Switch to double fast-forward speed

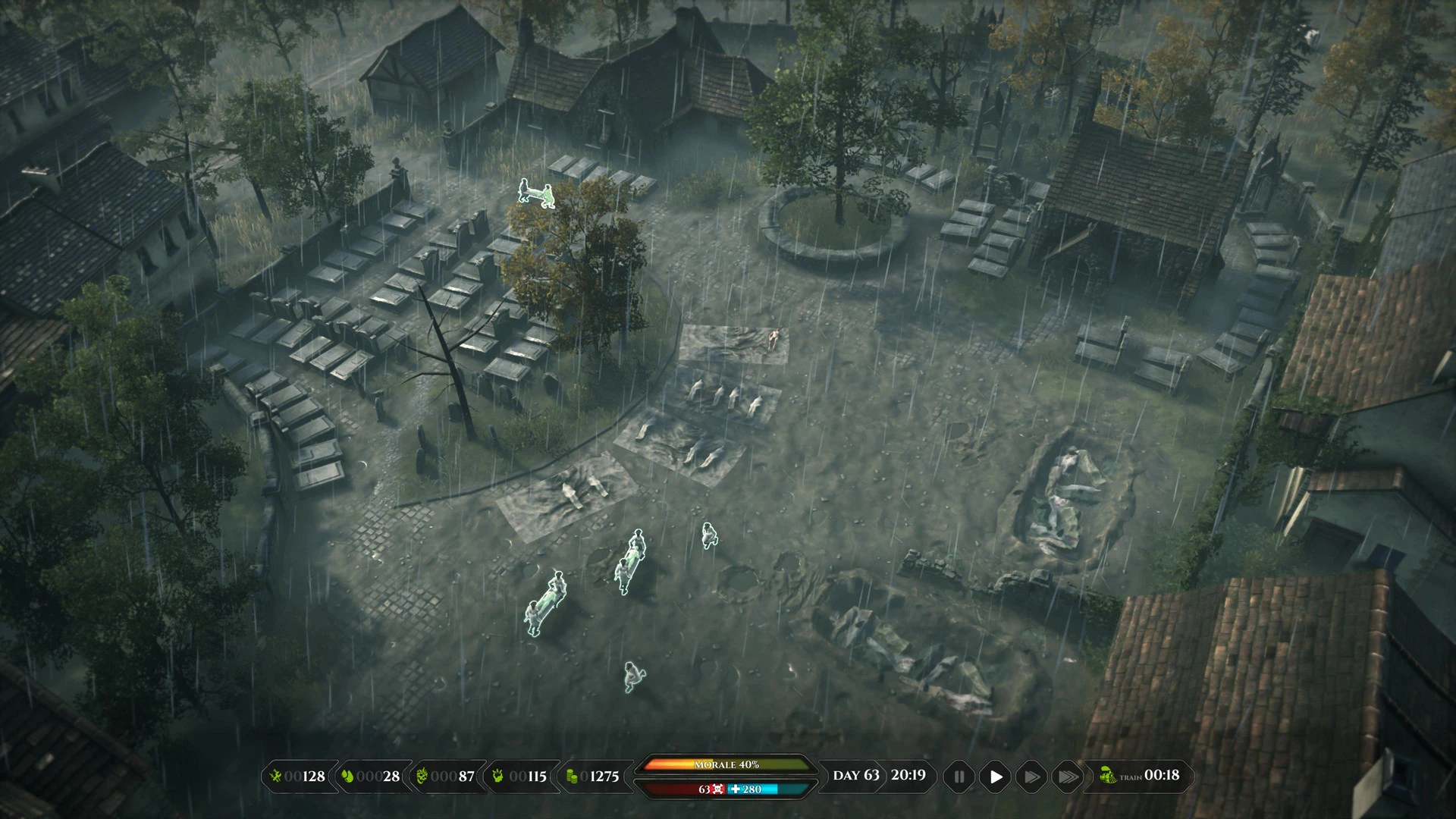click(1031, 777)
